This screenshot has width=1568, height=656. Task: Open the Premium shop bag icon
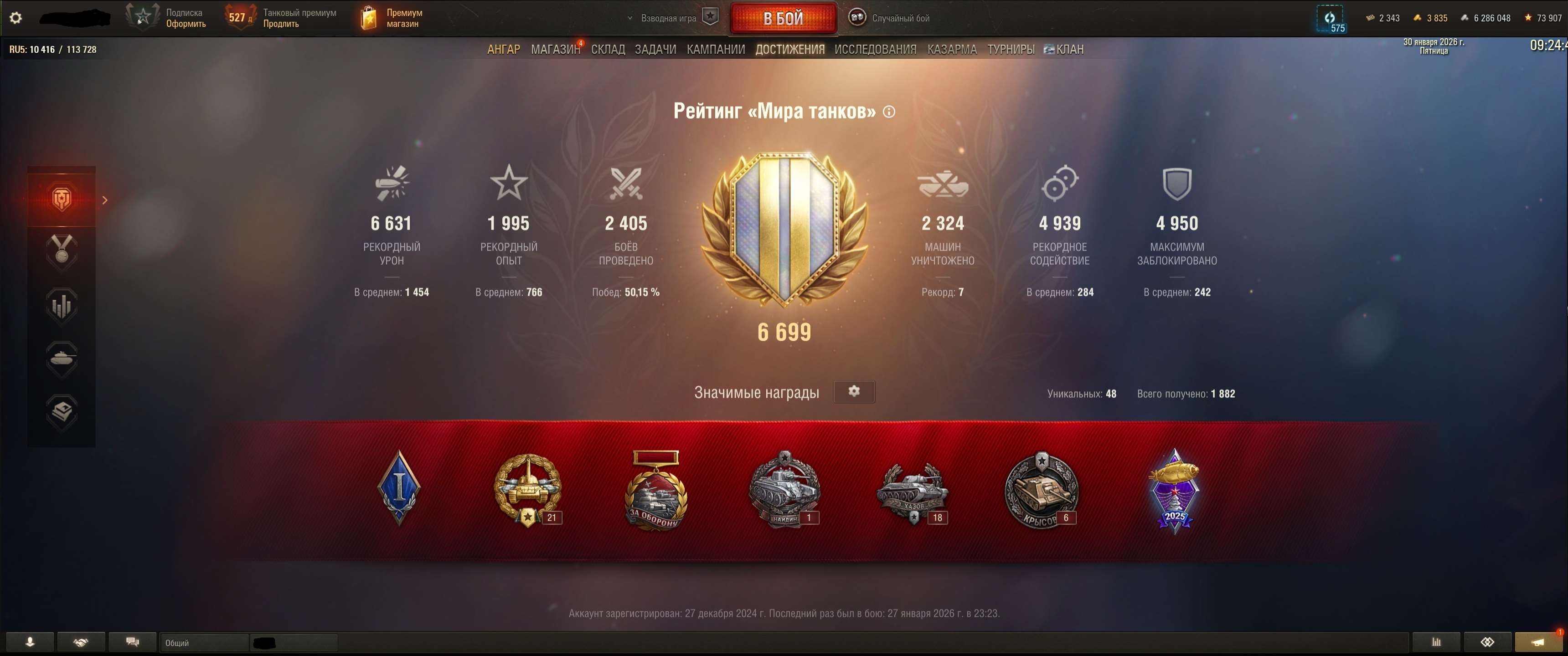coord(370,17)
